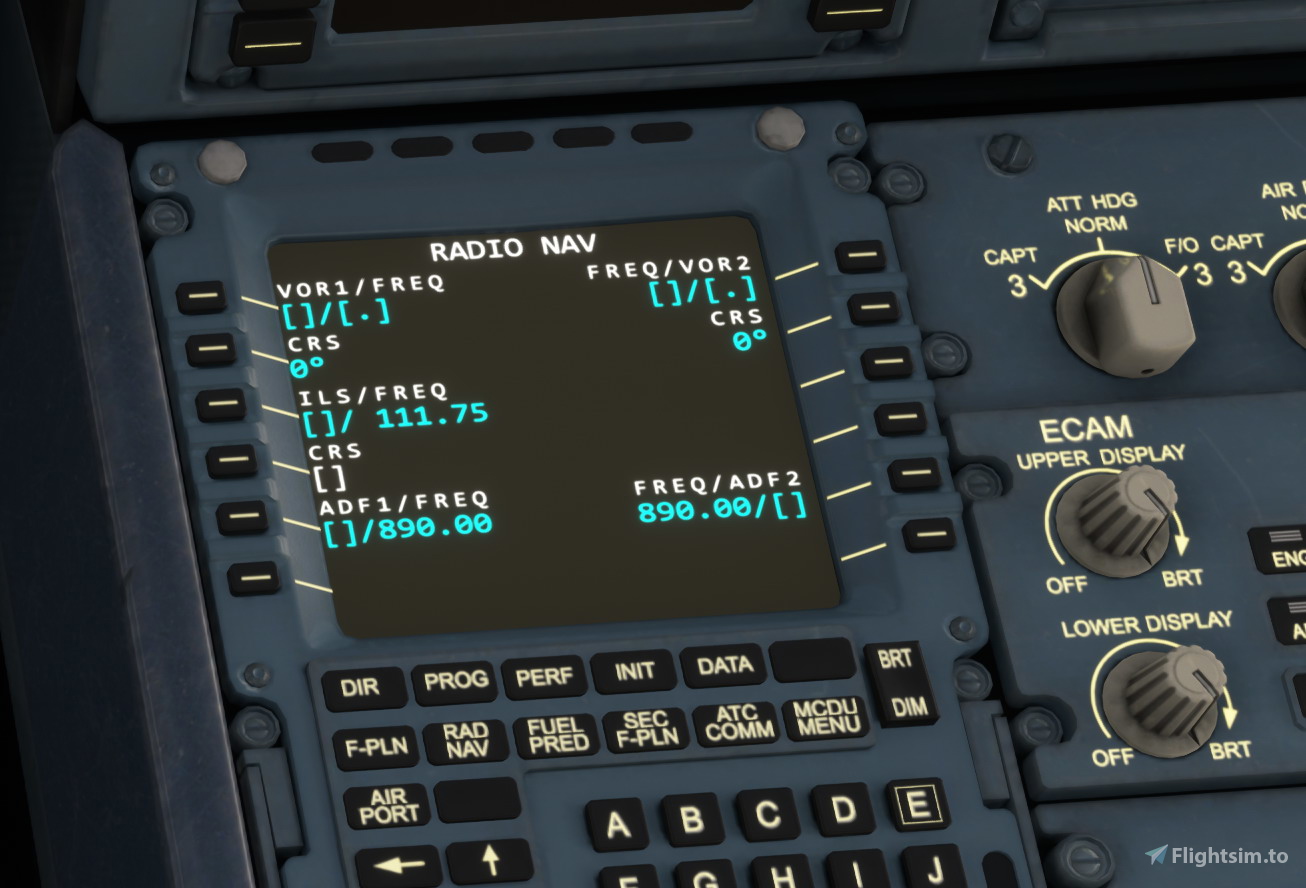This screenshot has height=888, width=1306.
Task: Open the MCDU MENU page
Action: coord(828,720)
